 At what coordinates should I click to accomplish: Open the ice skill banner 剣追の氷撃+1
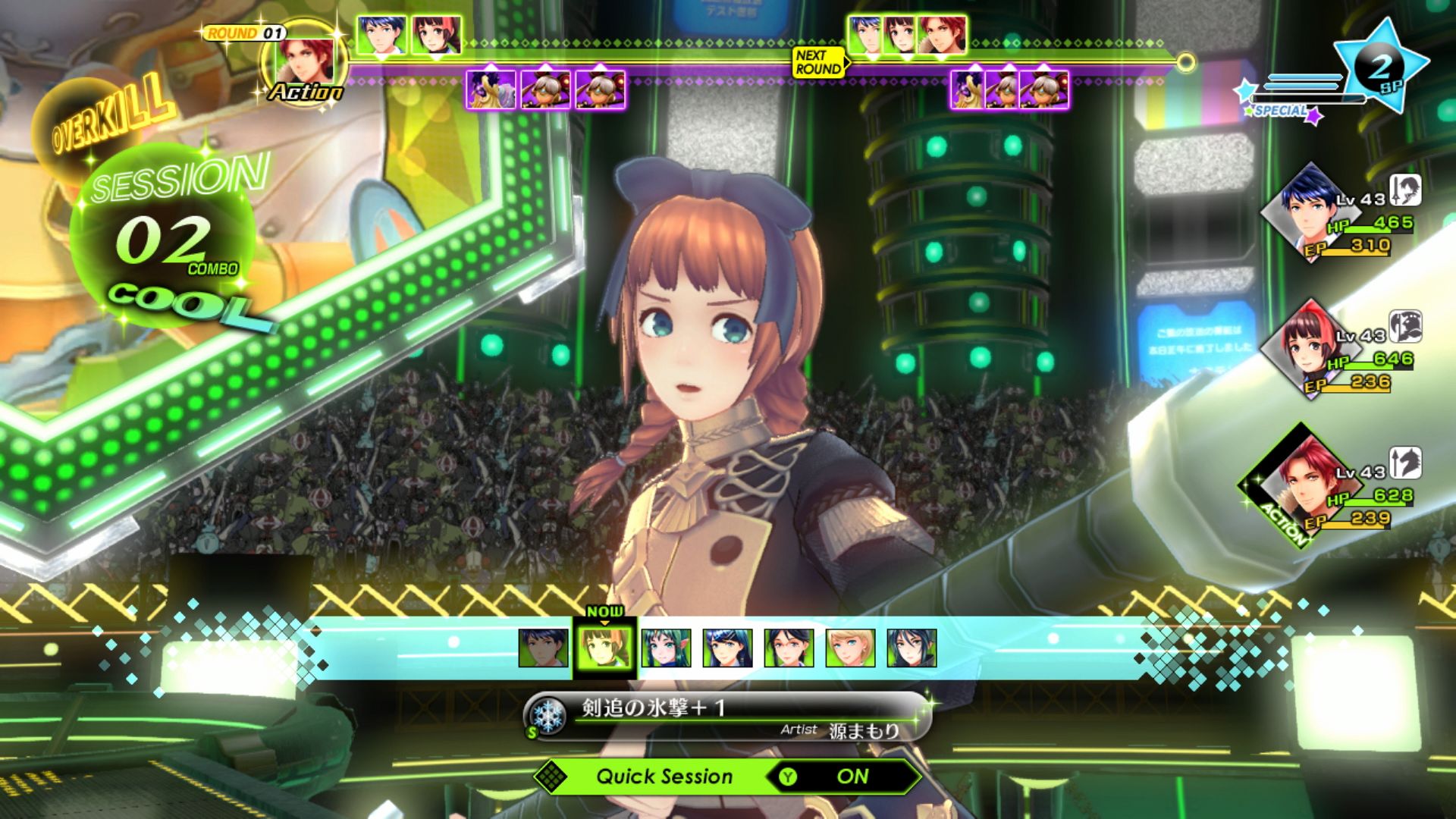click(x=726, y=716)
